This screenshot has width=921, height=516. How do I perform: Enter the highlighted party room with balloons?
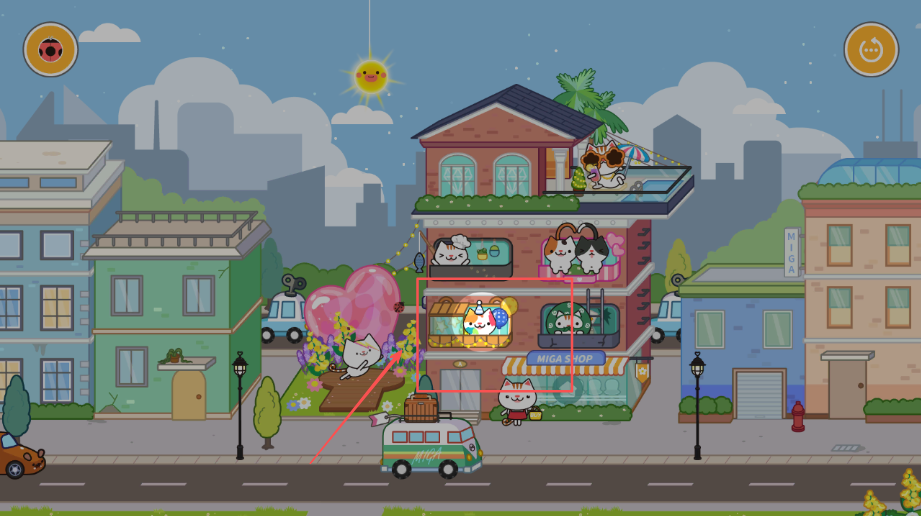pyautogui.click(x=482, y=322)
